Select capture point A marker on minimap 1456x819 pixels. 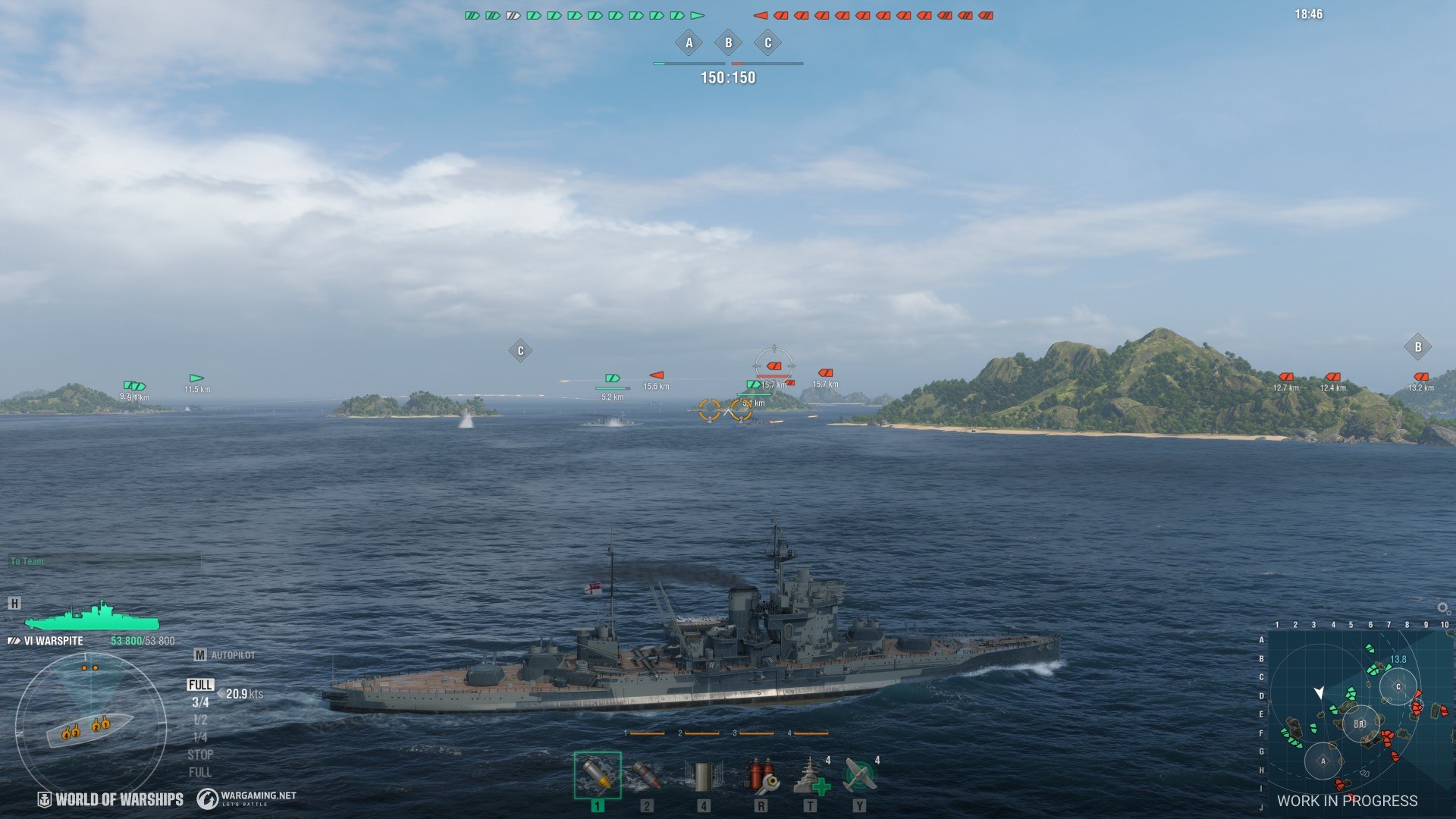click(x=1323, y=761)
